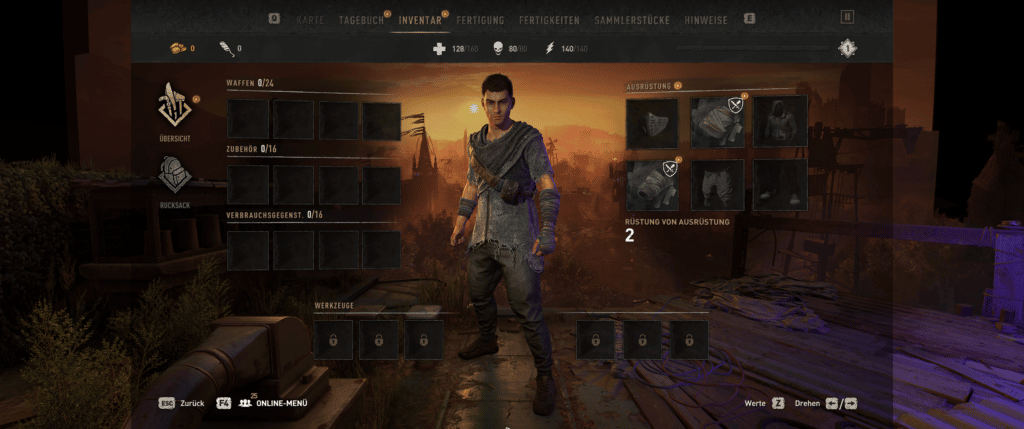Select the Übersicht inventory category

pos(174,112)
